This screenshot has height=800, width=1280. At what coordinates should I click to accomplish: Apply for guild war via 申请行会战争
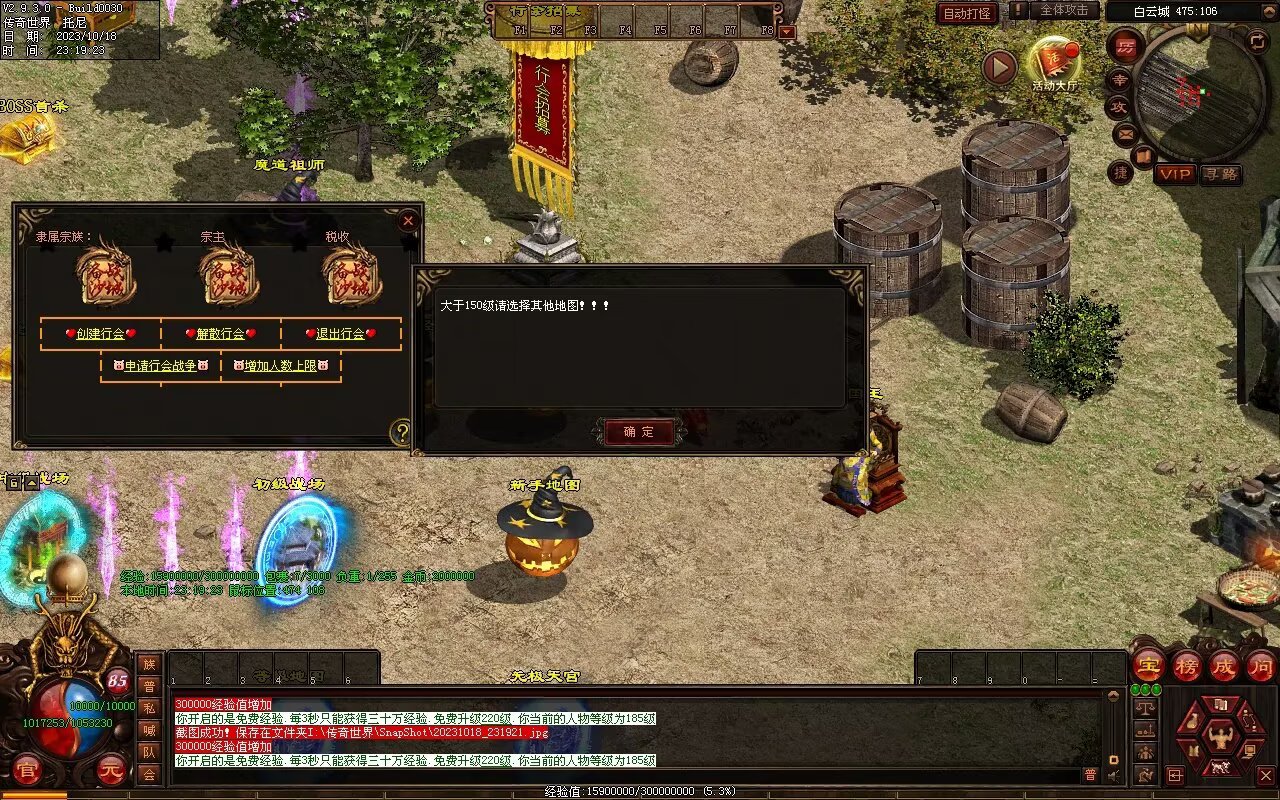161,366
